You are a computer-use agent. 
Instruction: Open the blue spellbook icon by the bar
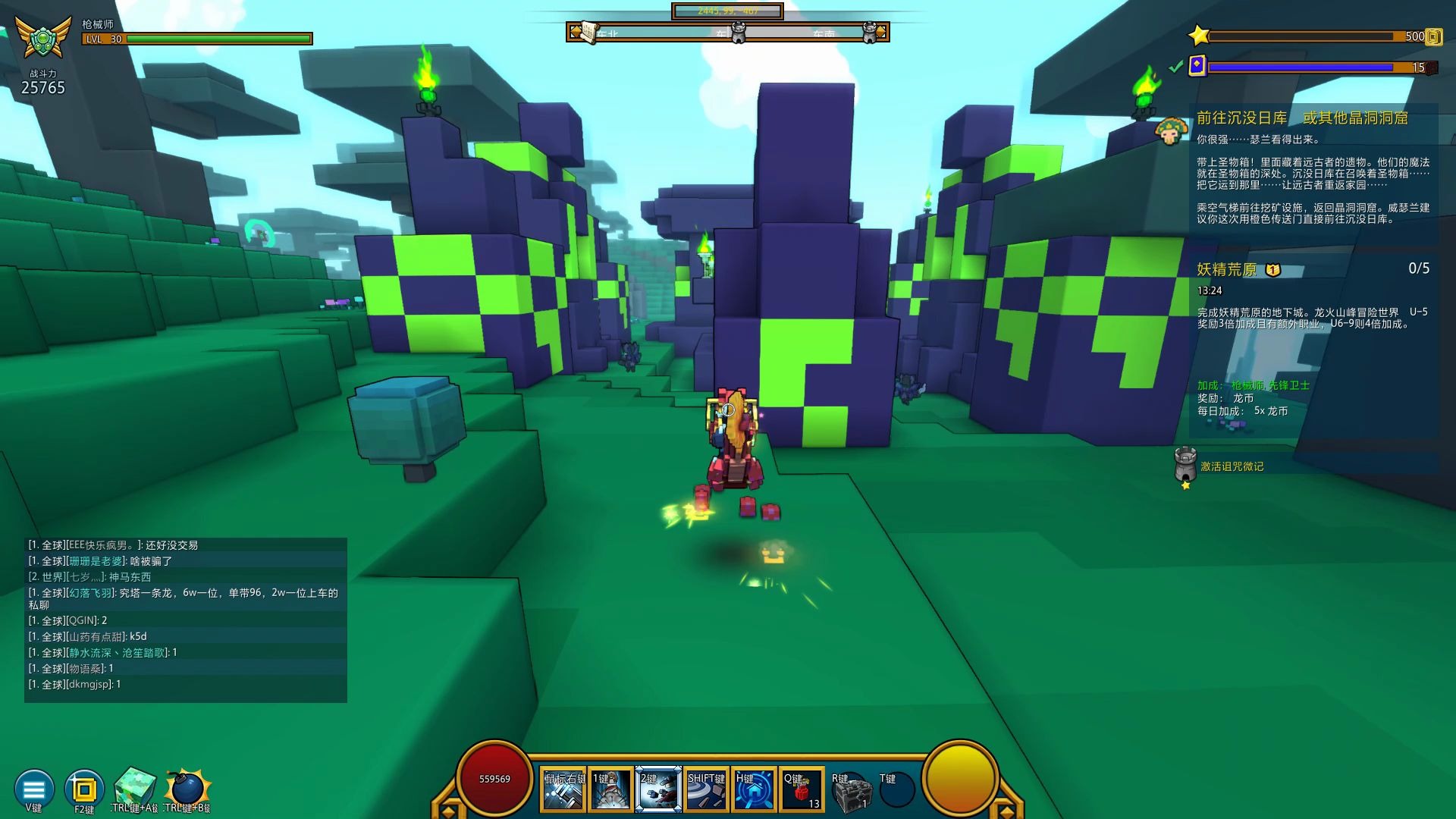1197,66
